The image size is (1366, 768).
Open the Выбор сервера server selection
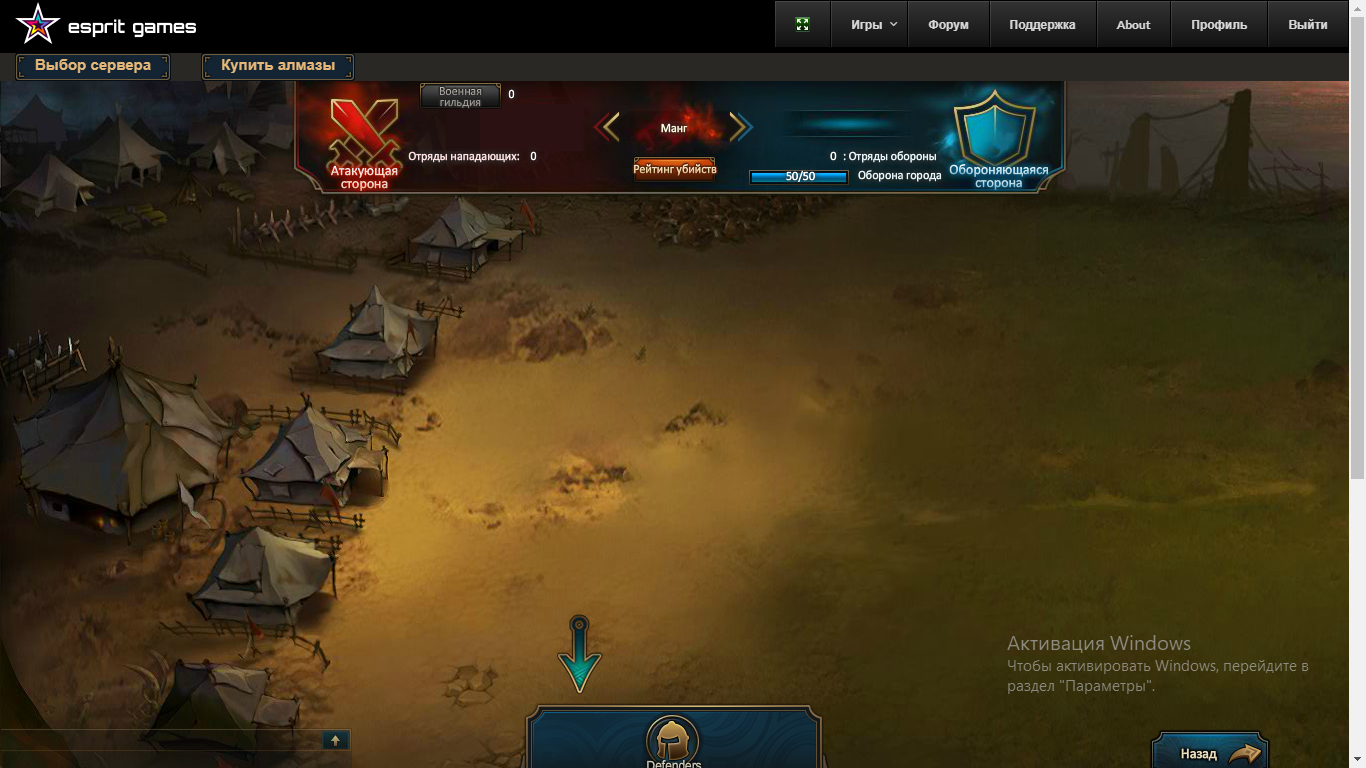tap(93, 66)
